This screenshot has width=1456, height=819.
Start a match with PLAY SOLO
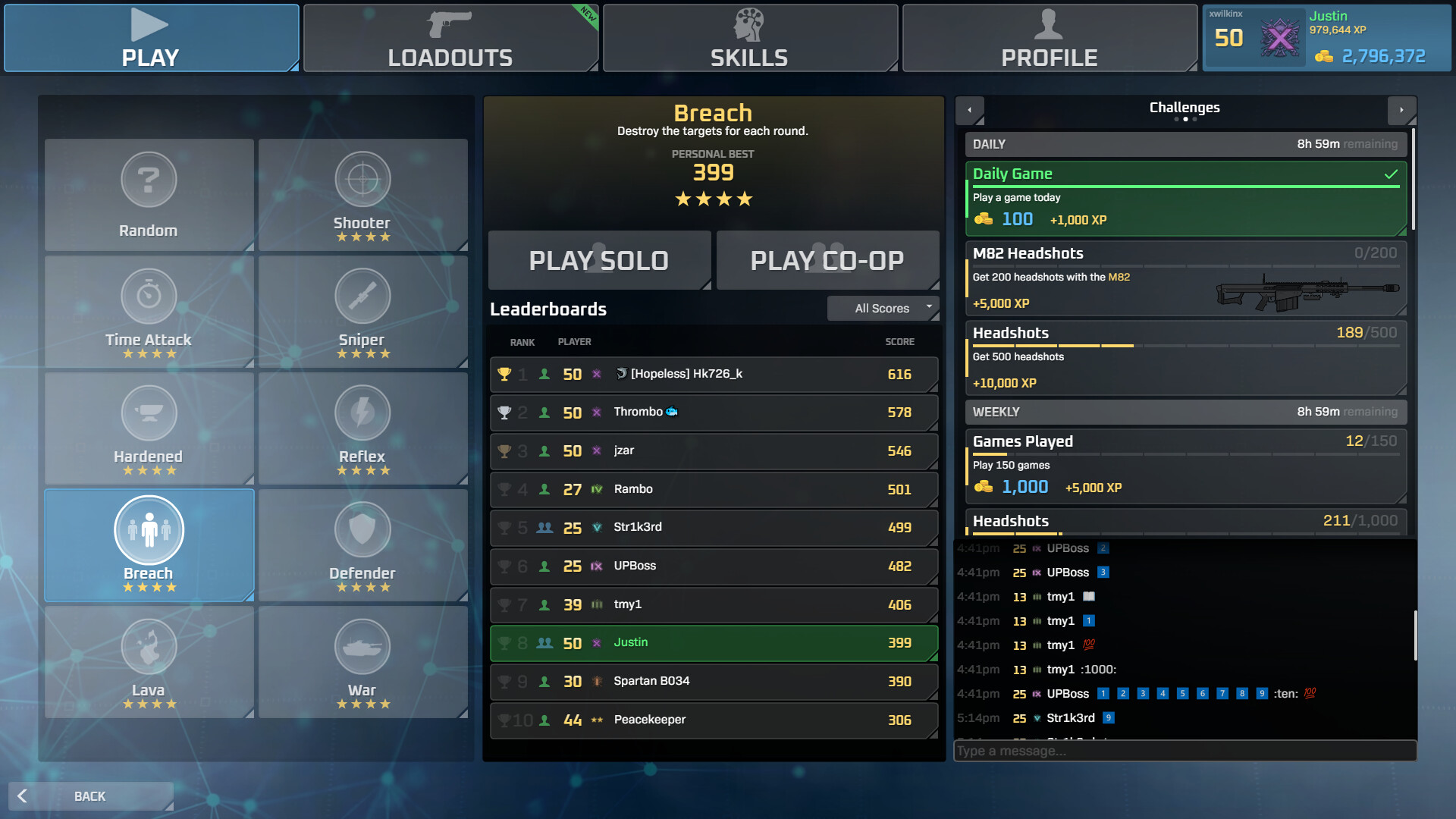599,260
